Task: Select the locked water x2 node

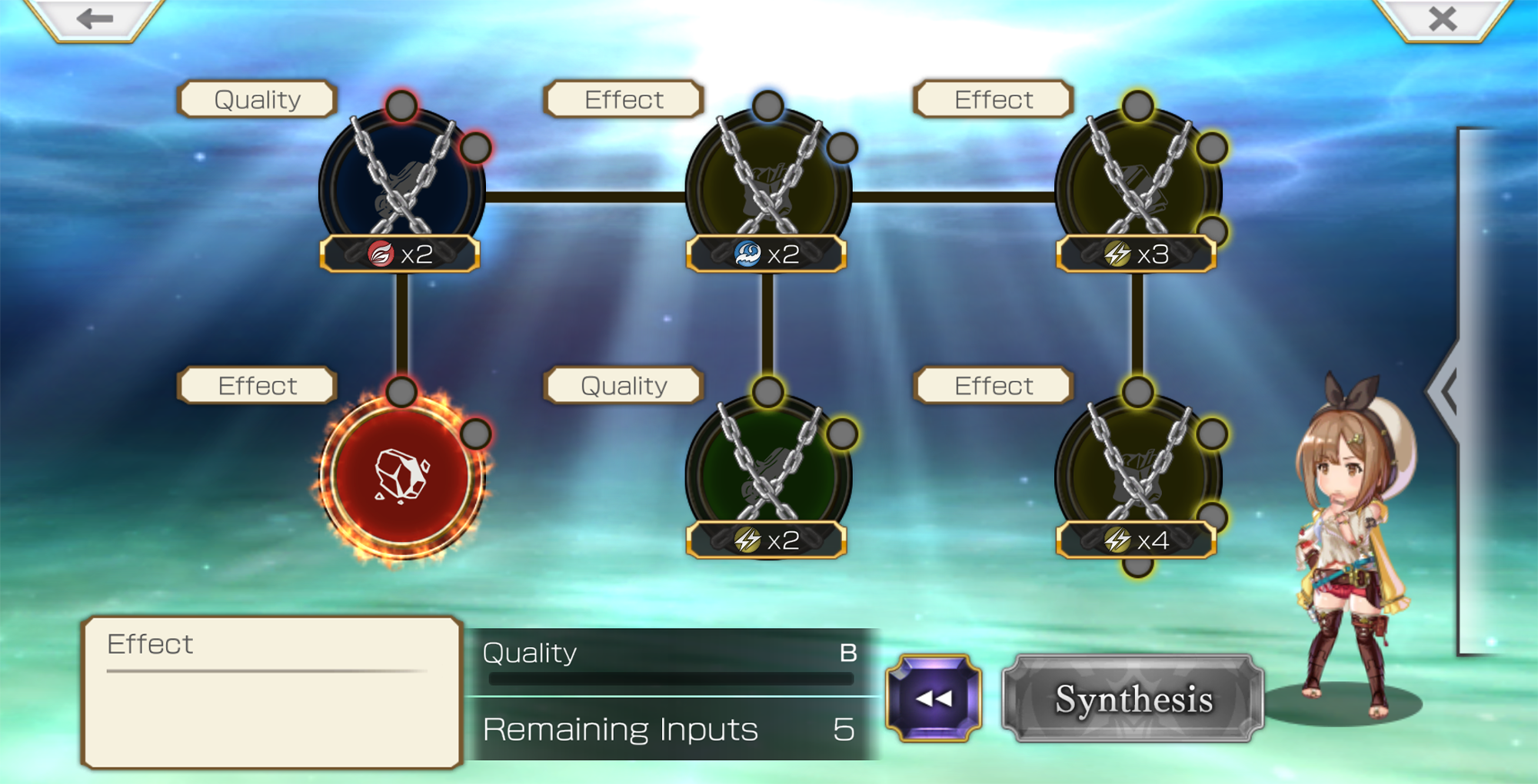Action: pos(768,189)
